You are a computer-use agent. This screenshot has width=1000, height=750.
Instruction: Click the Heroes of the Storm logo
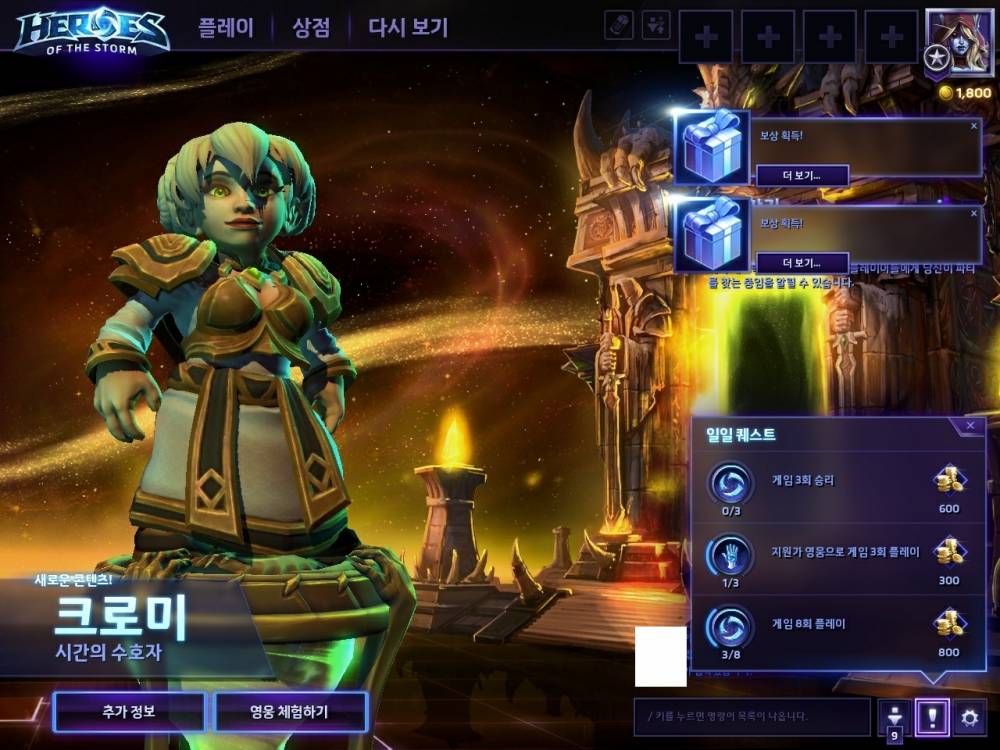91,30
